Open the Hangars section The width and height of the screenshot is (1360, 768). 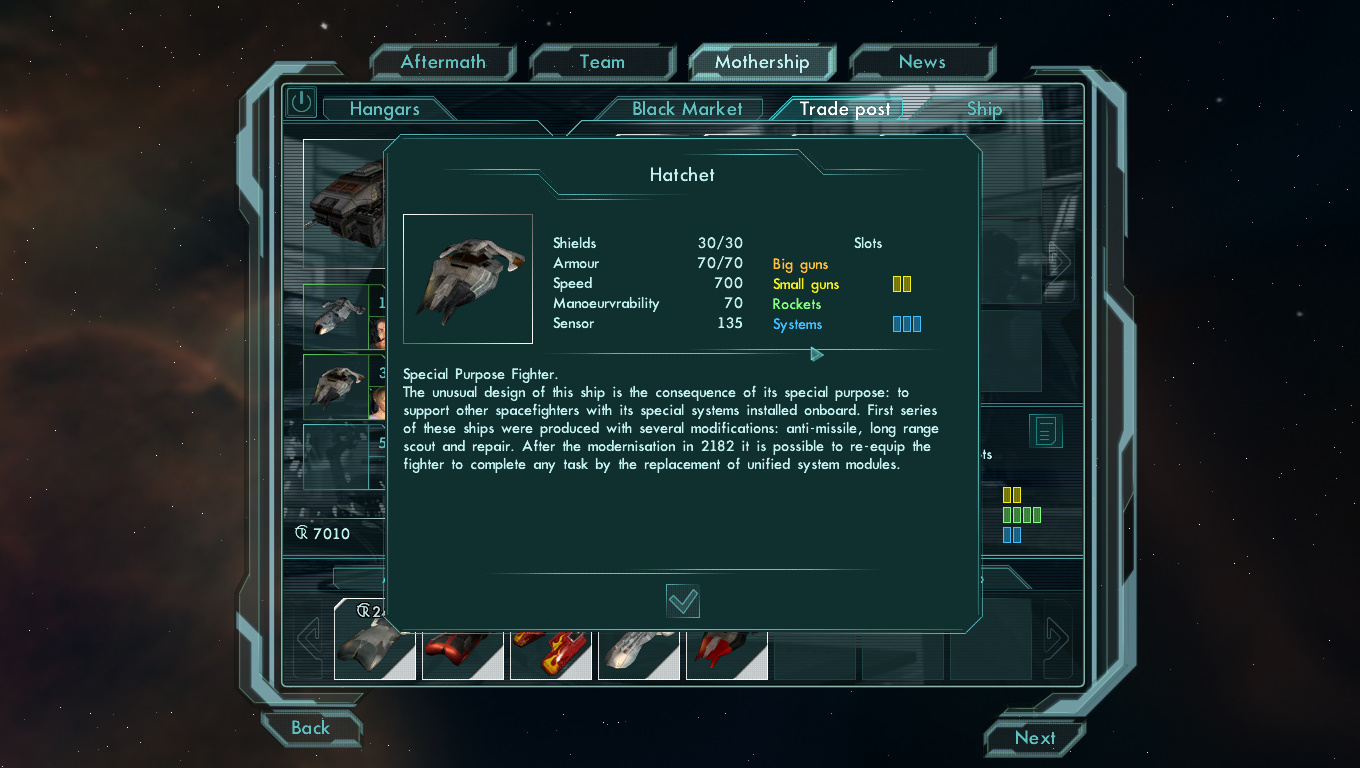click(384, 109)
